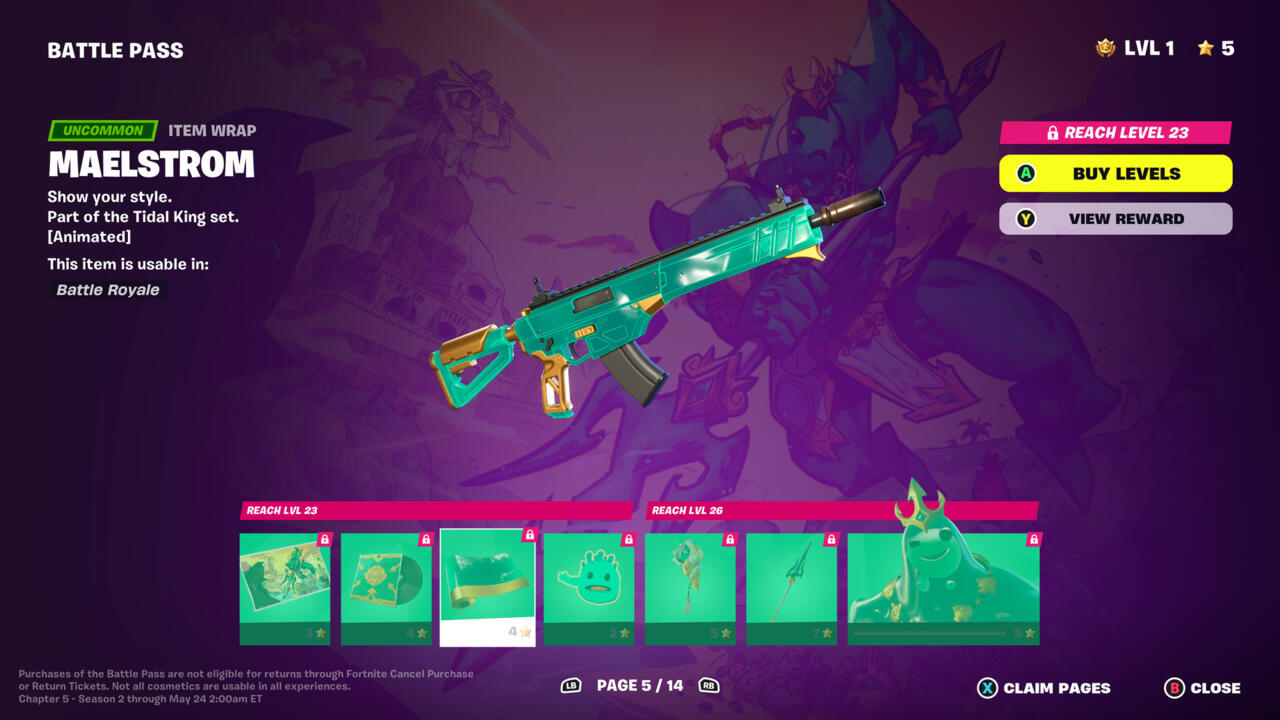
Task: Claim Pages at the bottom bar
Action: (1044, 688)
